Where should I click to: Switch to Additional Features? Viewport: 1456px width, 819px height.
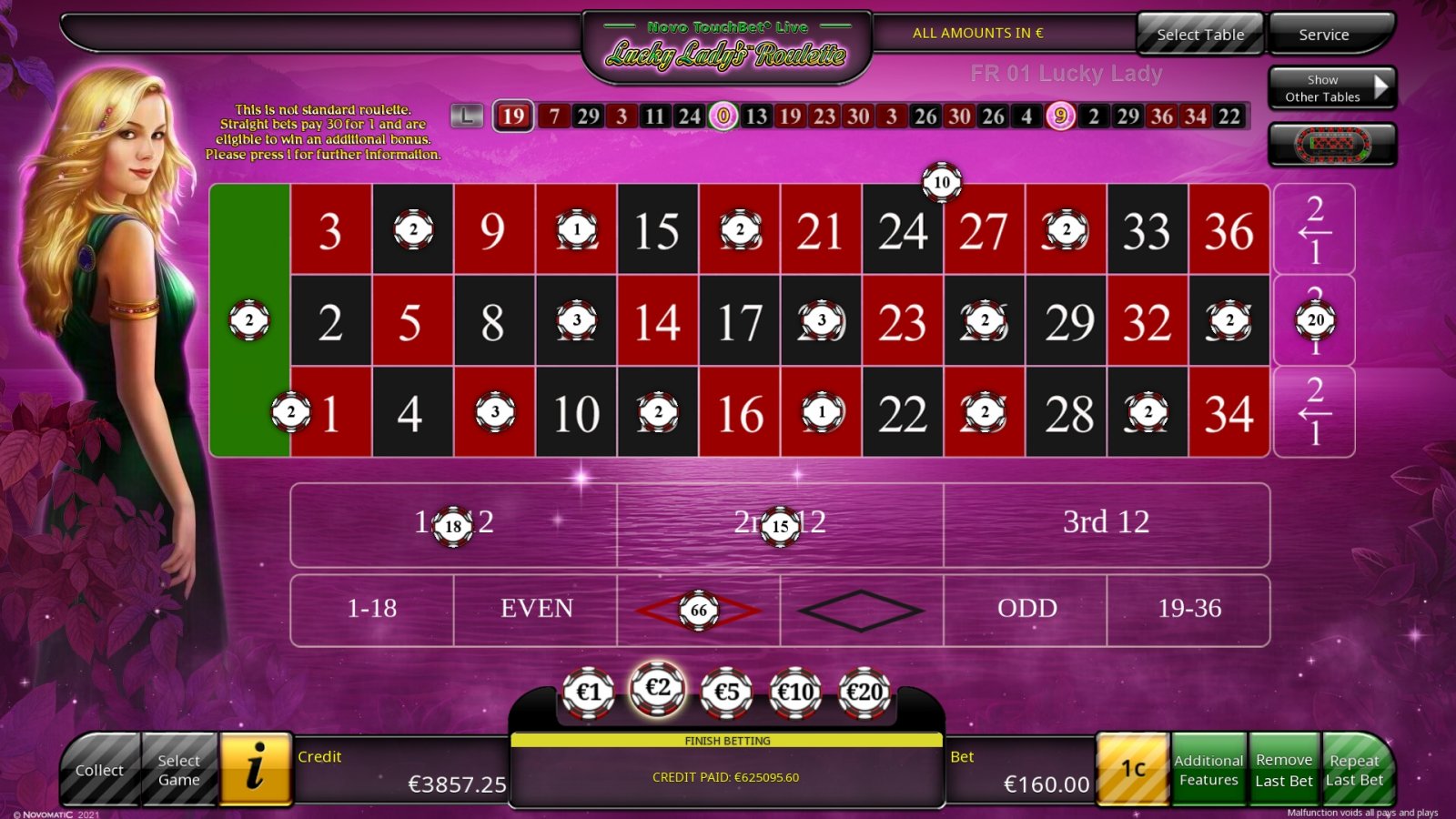coord(1209,769)
